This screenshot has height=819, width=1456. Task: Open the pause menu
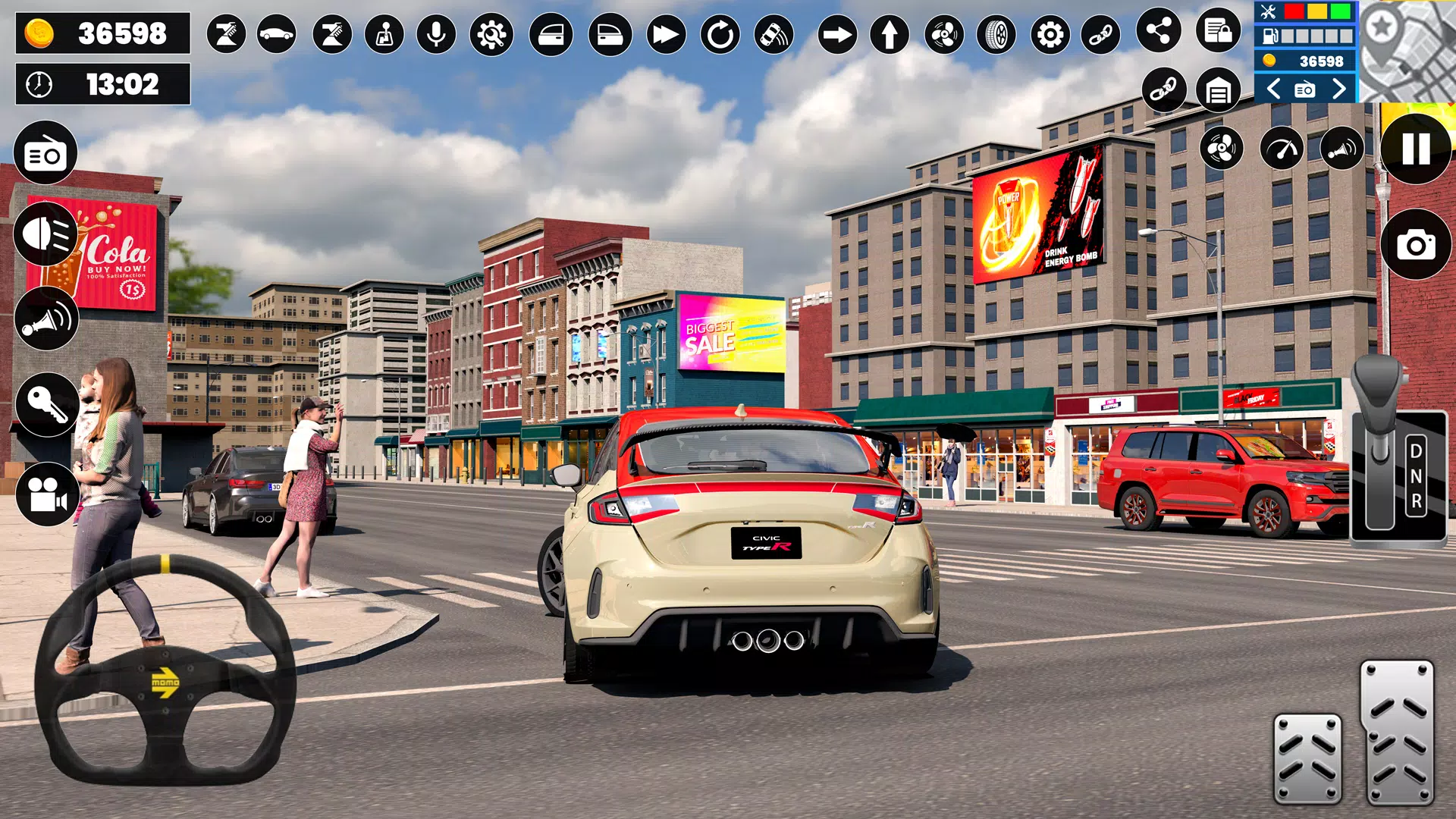[1415, 152]
